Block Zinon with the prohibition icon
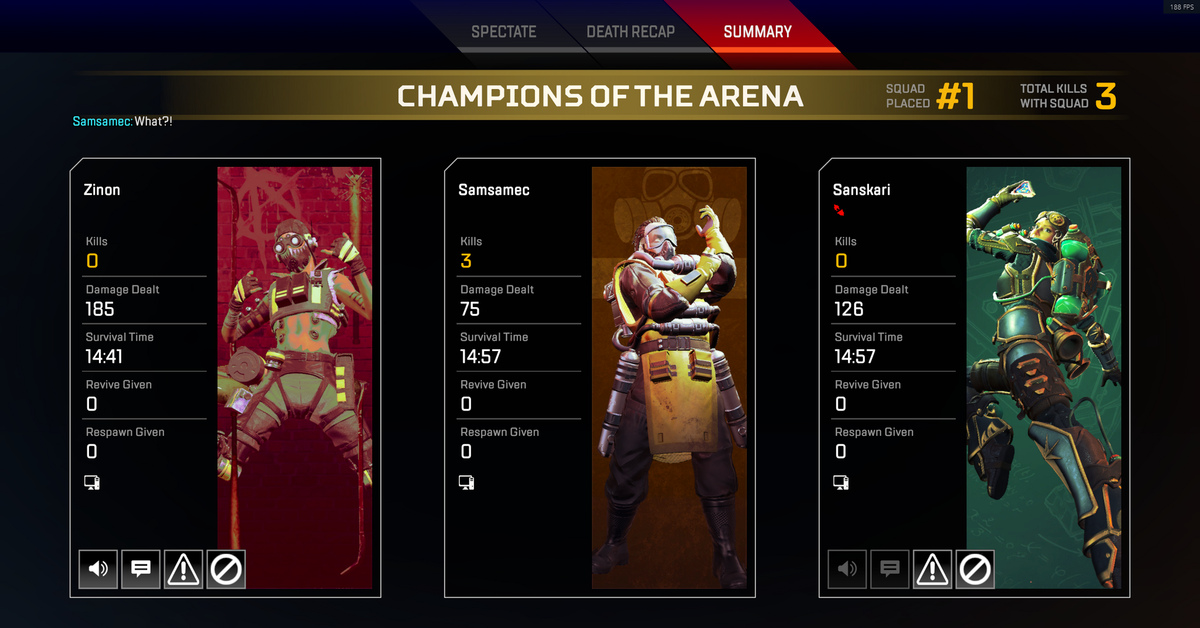Screen dimensions: 1200x628 tap(226, 569)
